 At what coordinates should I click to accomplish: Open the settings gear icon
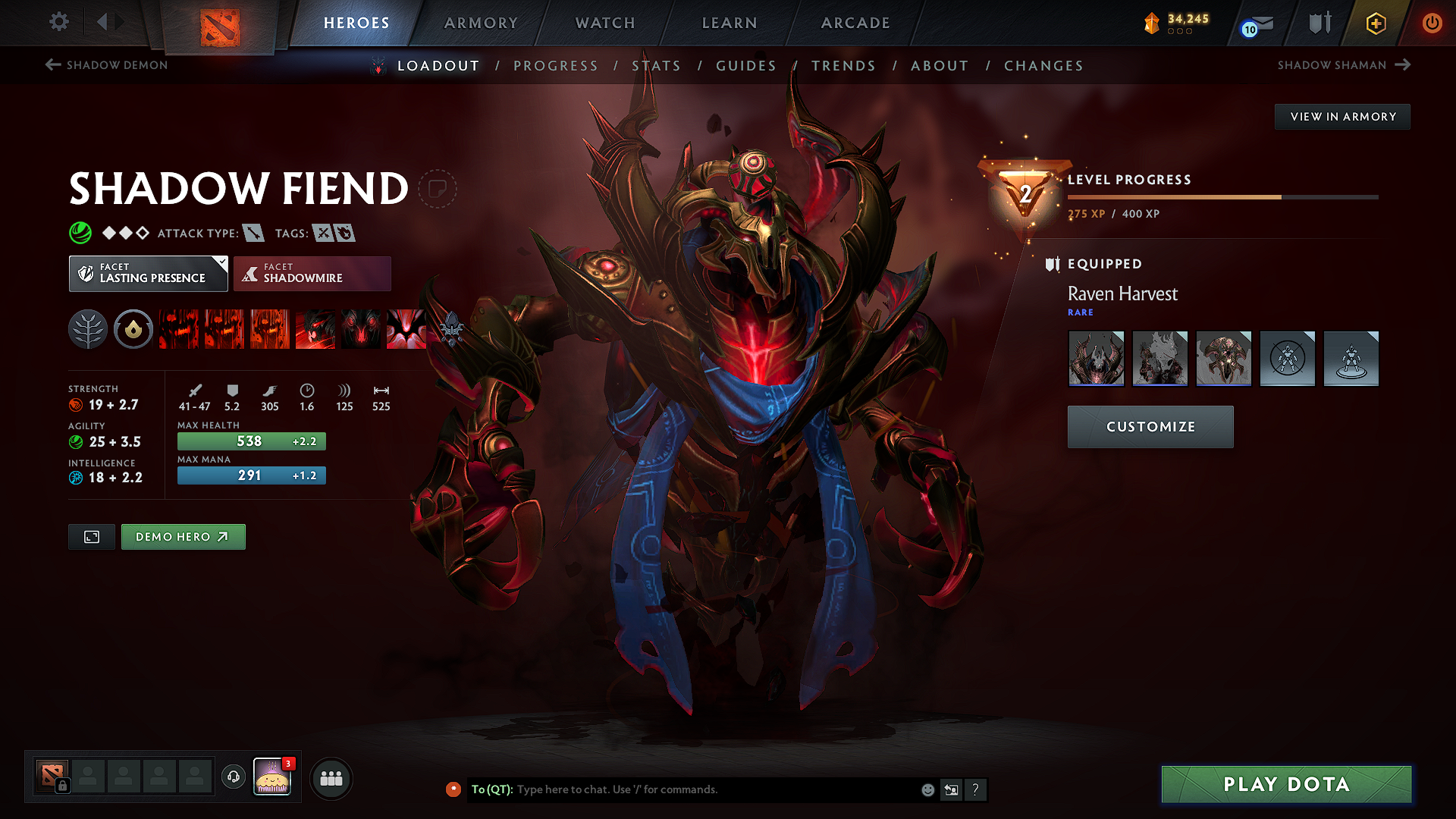coord(58,23)
